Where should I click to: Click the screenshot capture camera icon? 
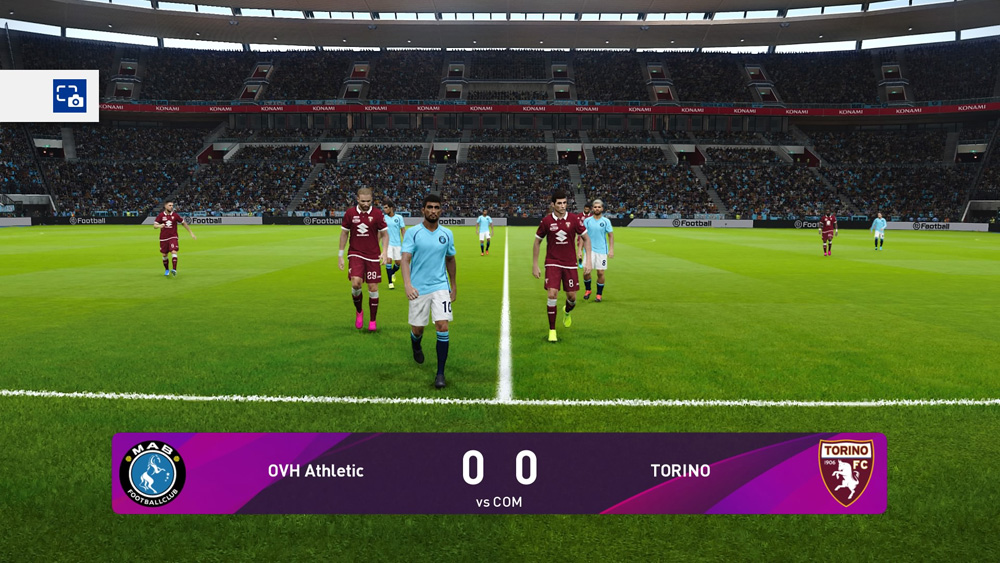point(69,96)
